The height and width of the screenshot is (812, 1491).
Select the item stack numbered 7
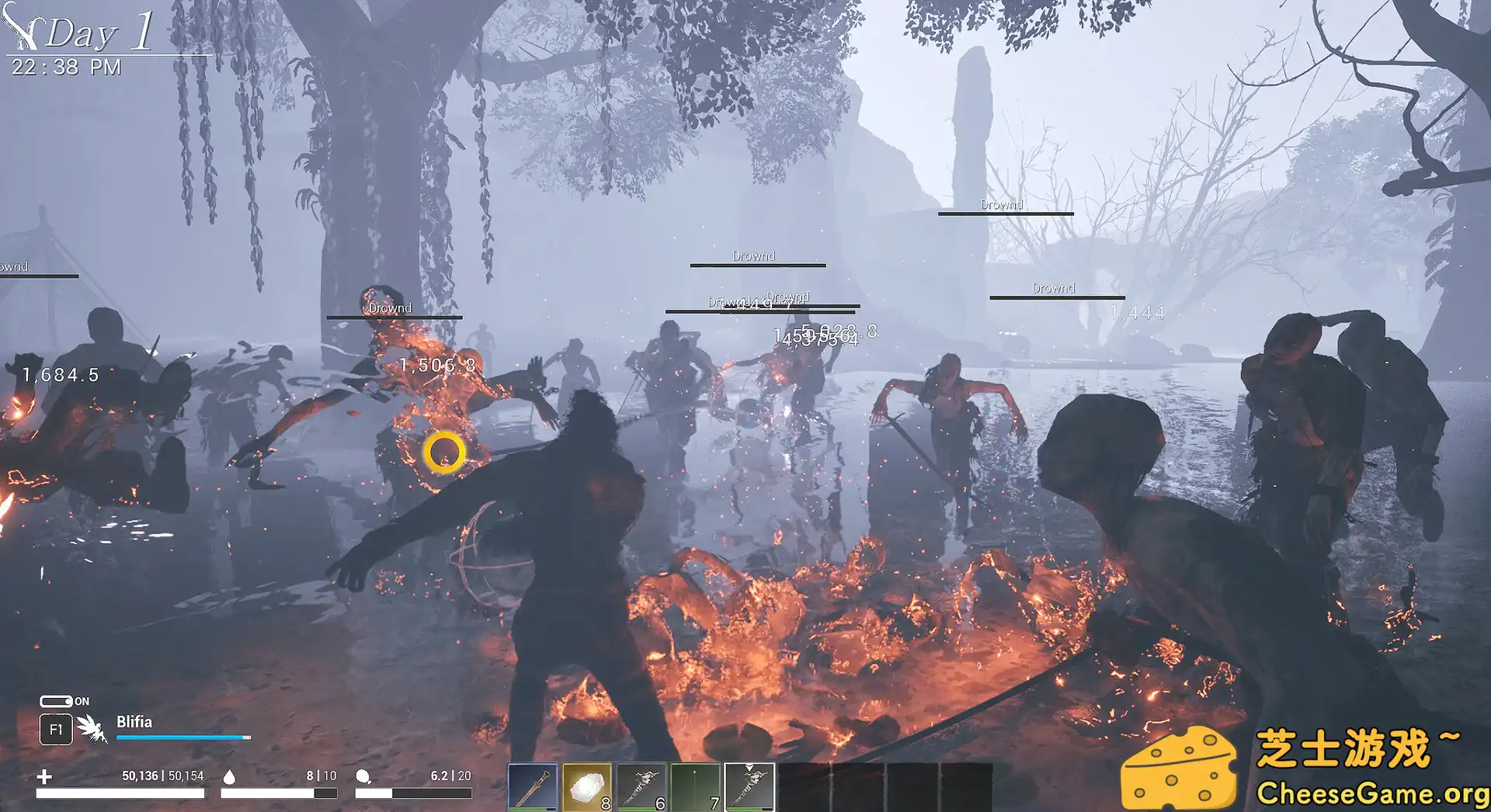(x=695, y=786)
